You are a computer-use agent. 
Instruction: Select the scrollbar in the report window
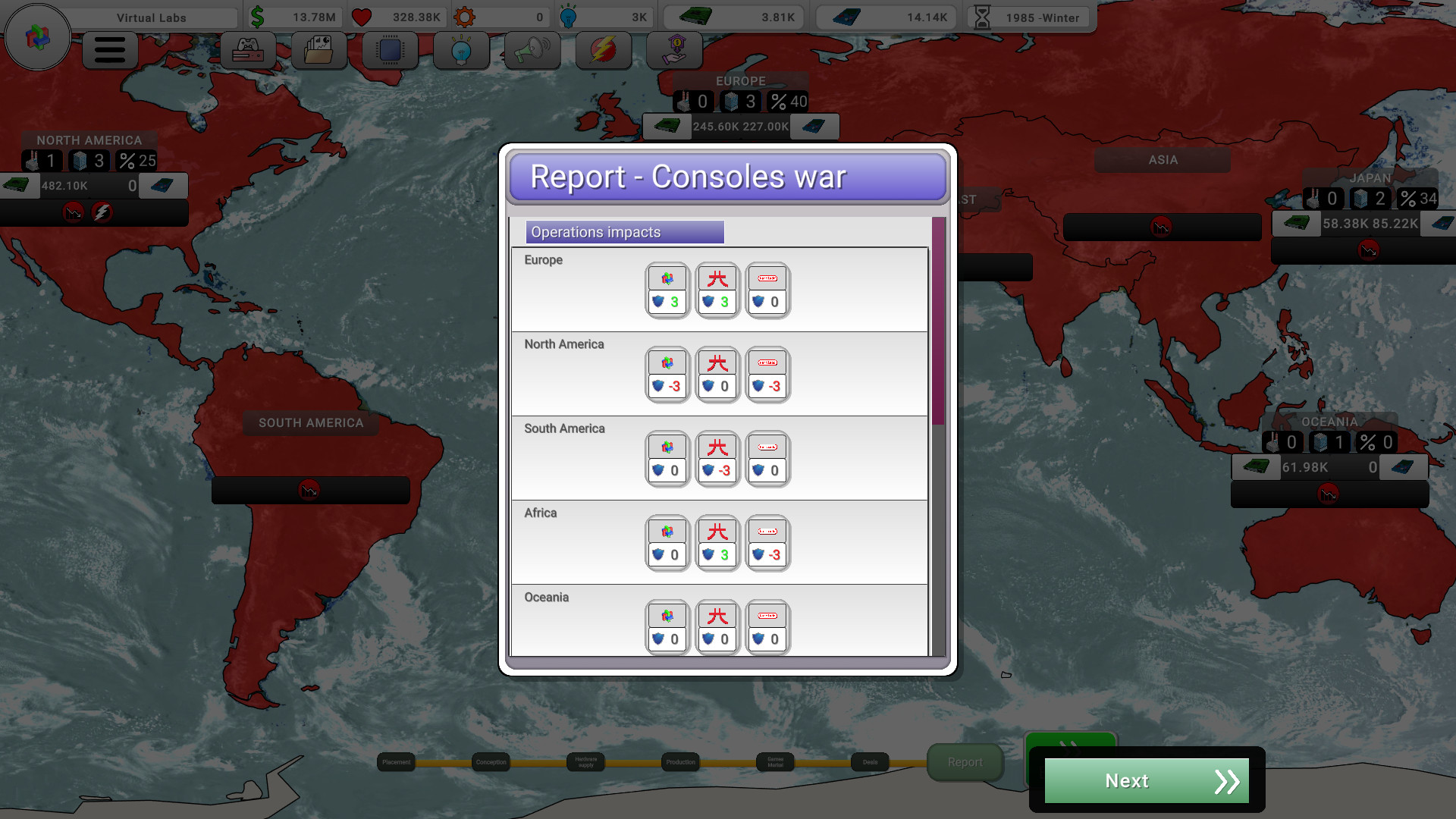point(938,320)
